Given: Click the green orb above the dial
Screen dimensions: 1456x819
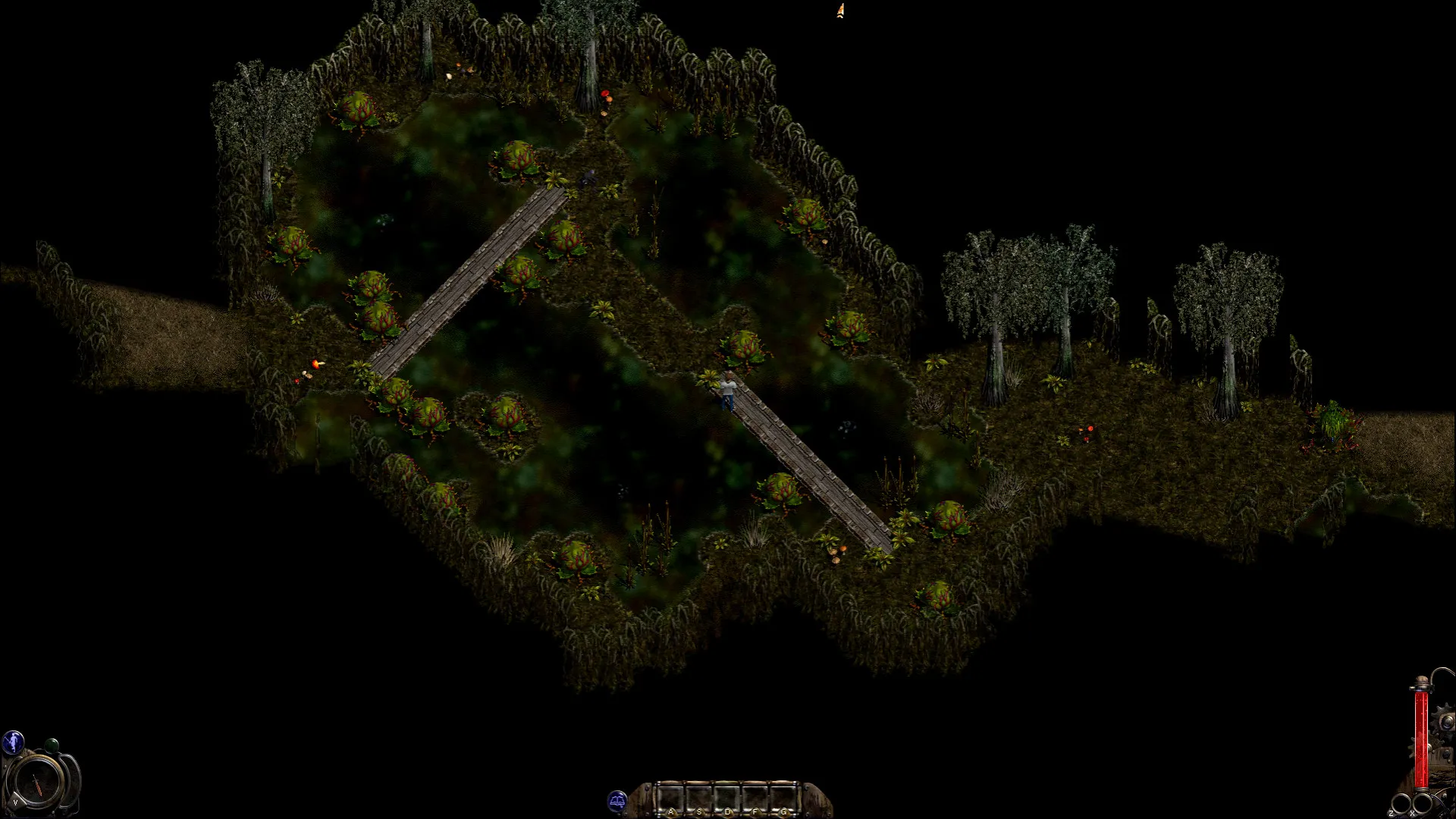Looking at the screenshot, I should pyautogui.click(x=51, y=745).
